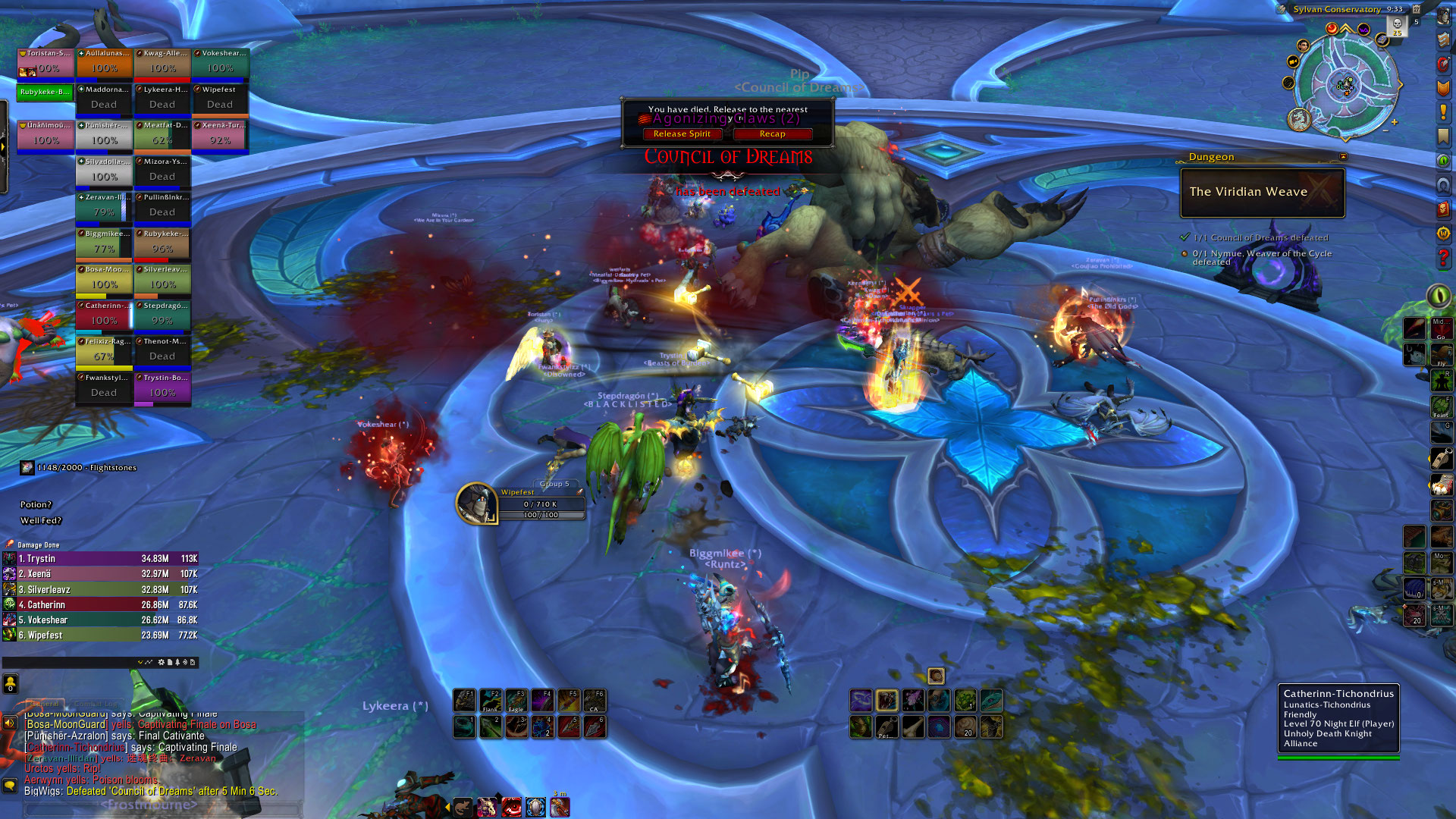The width and height of the screenshot is (1456, 819).
Task: Open The Viridian Weave dungeon tracker banner
Action: click(x=1262, y=193)
